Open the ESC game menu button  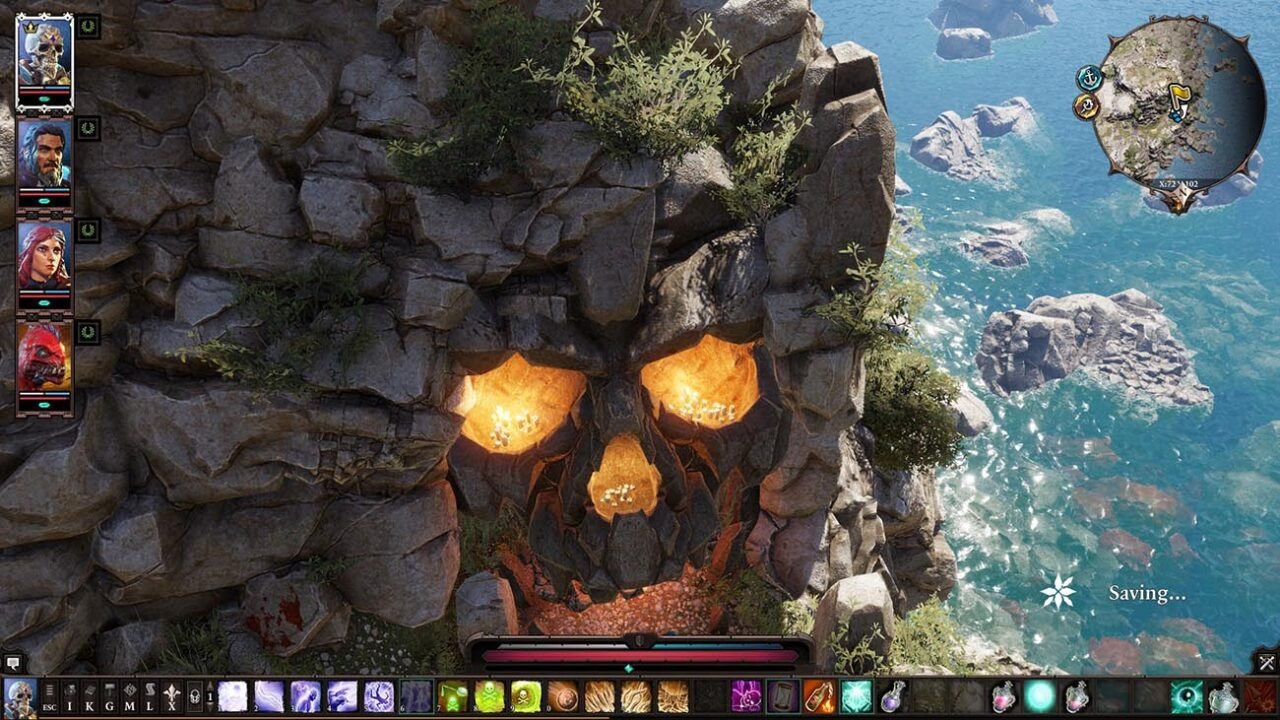point(50,696)
